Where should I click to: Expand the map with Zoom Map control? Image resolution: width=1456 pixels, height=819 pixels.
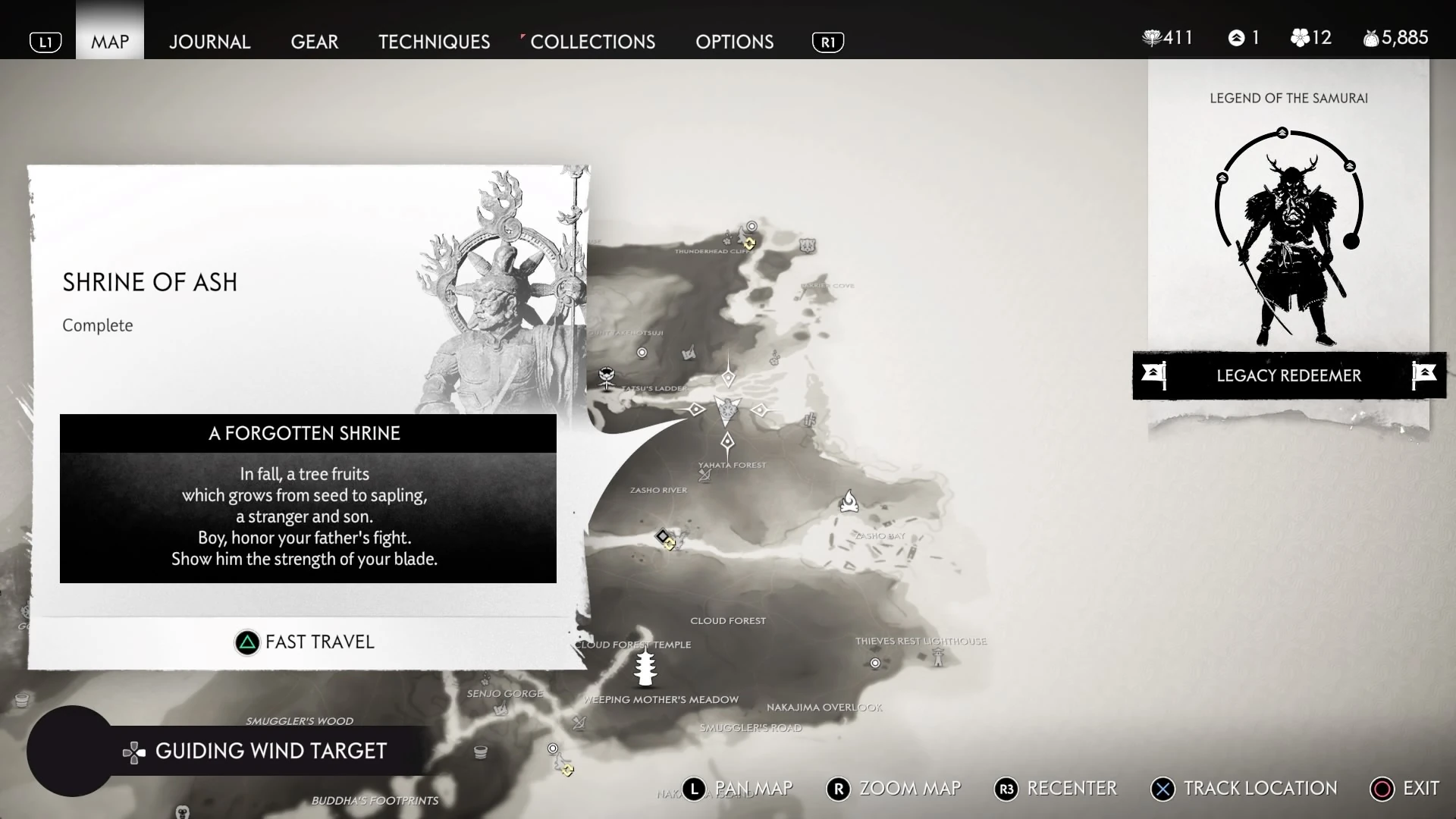893,789
